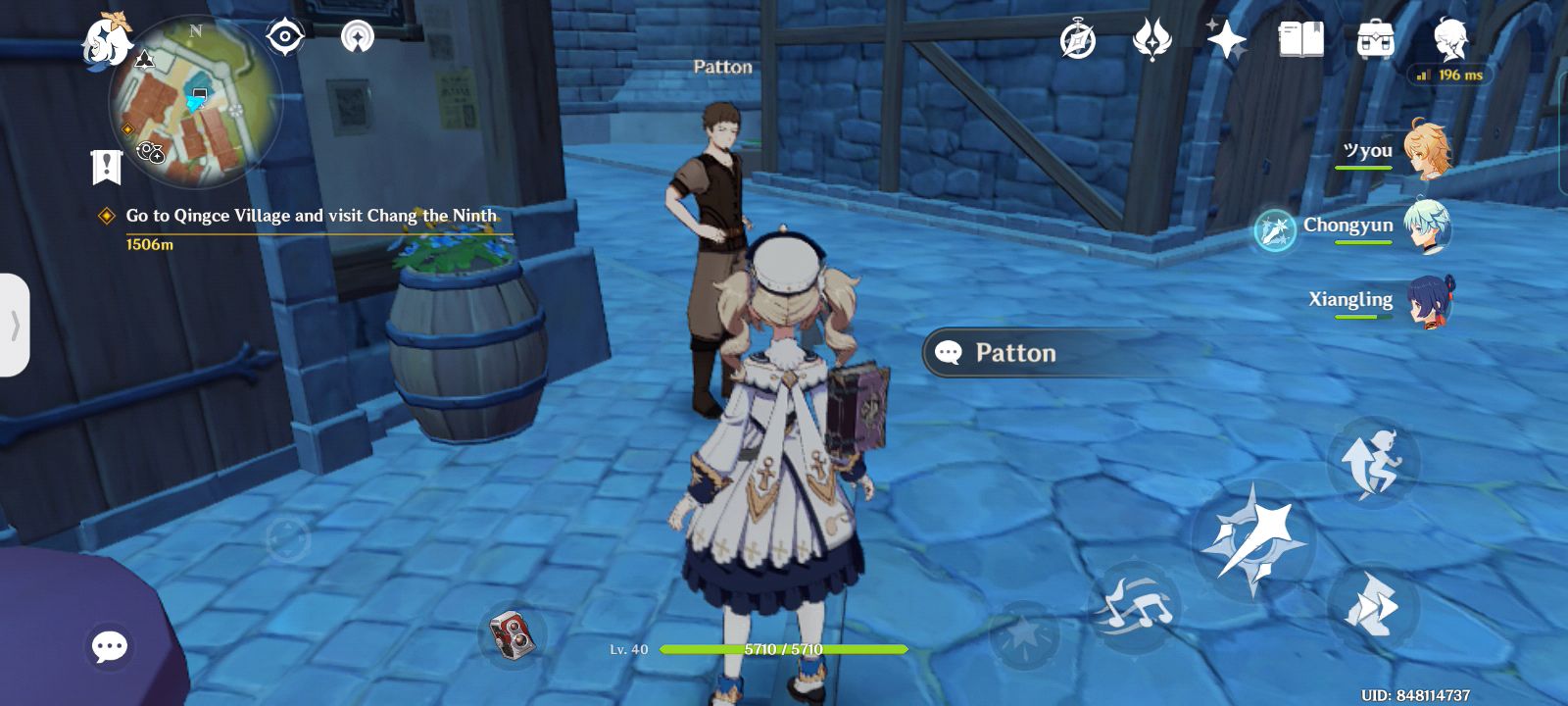Open the Paimon menu
The width and height of the screenshot is (1568, 706).
click(106, 39)
